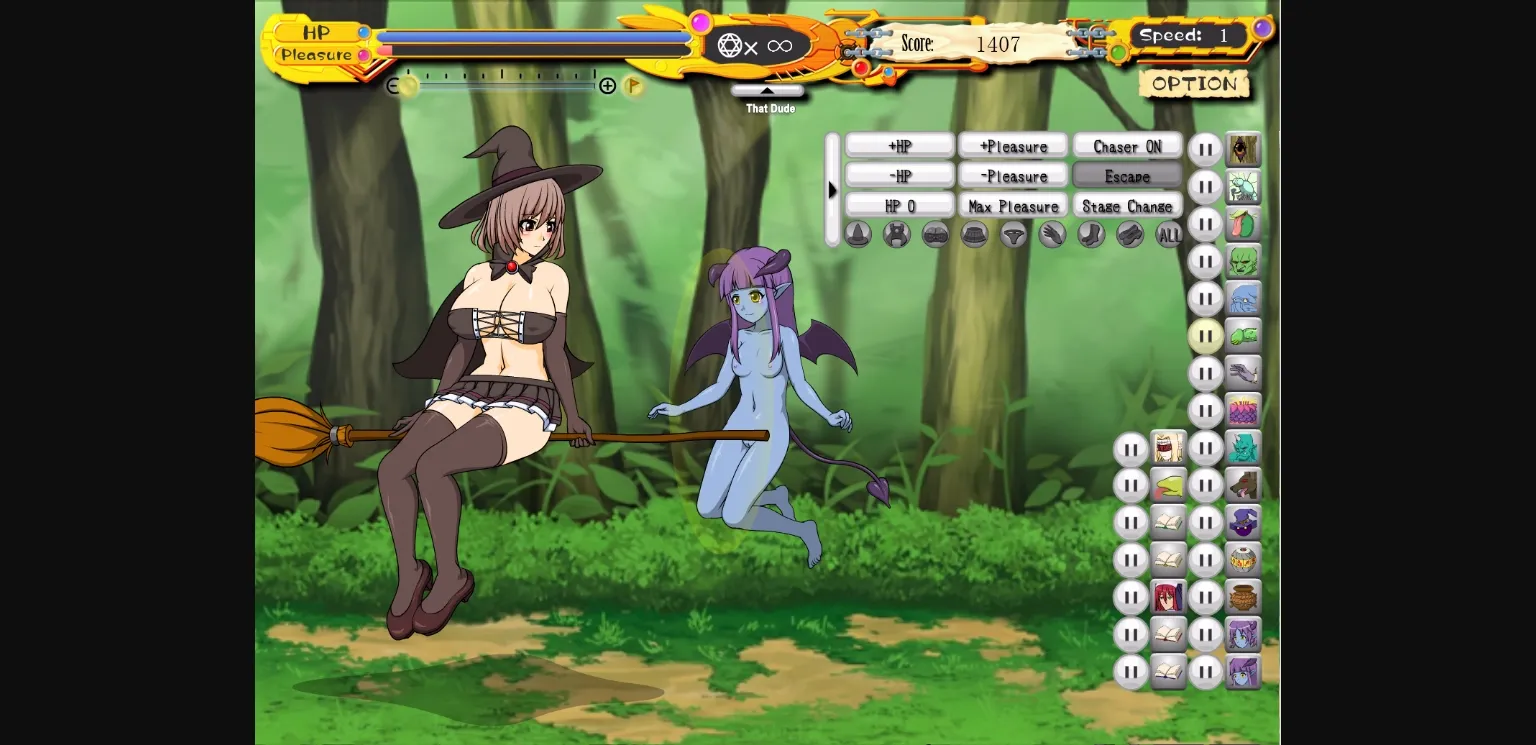Click the Stage Change button

[1127, 206]
